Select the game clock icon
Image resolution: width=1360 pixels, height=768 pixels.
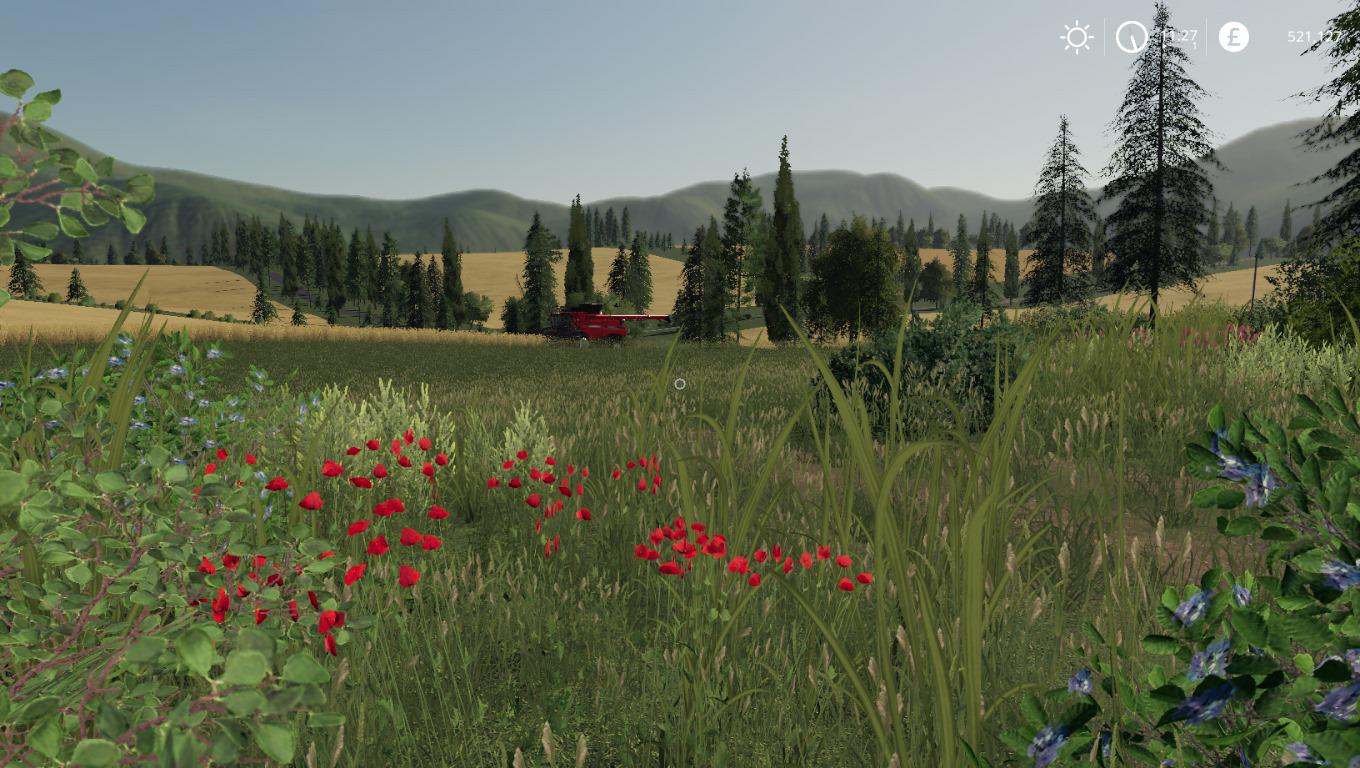pyautogui.click(x=1132, y=37)
